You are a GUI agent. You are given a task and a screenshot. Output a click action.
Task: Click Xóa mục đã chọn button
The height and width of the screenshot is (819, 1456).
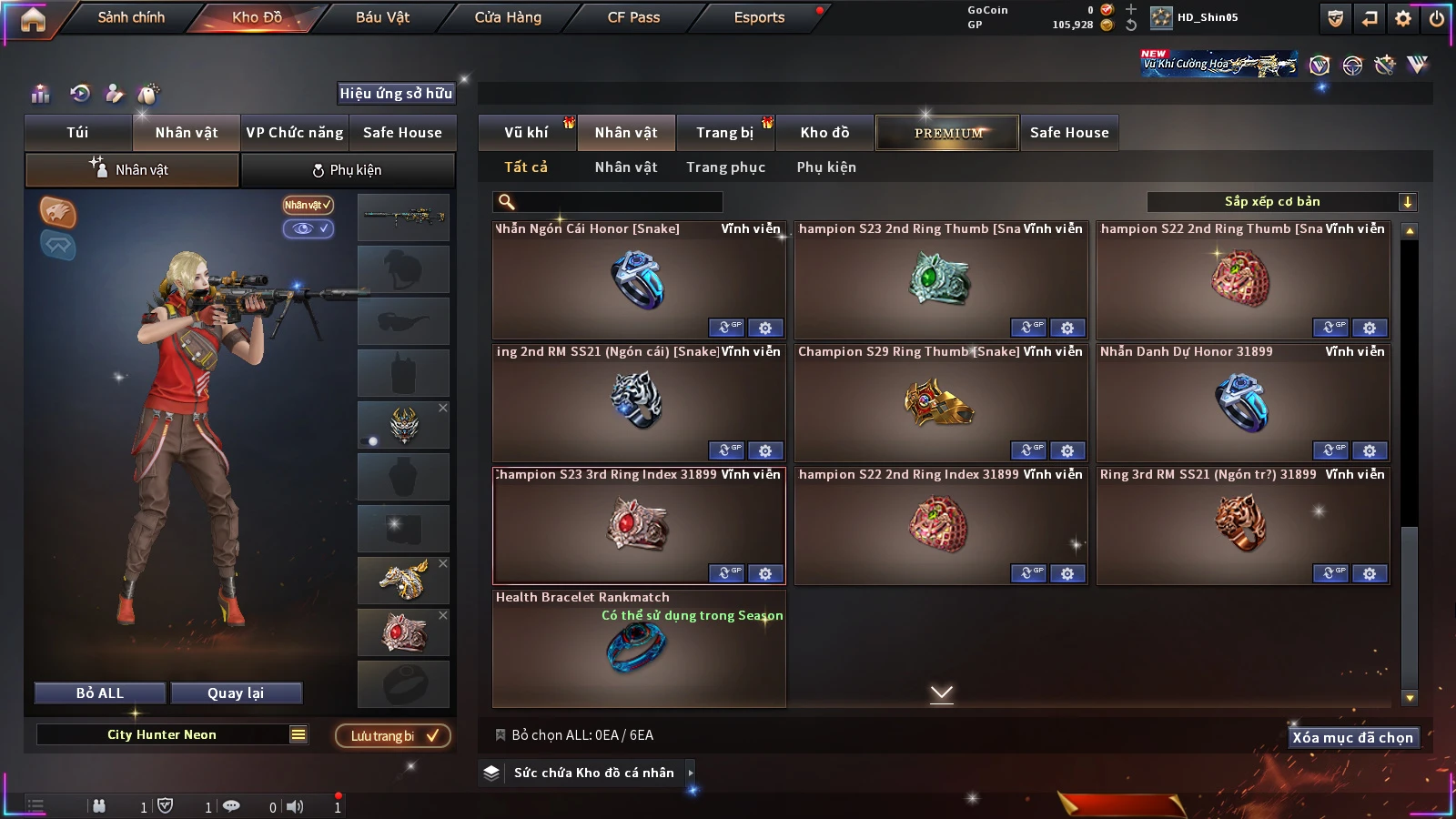tap(1352, 738)
